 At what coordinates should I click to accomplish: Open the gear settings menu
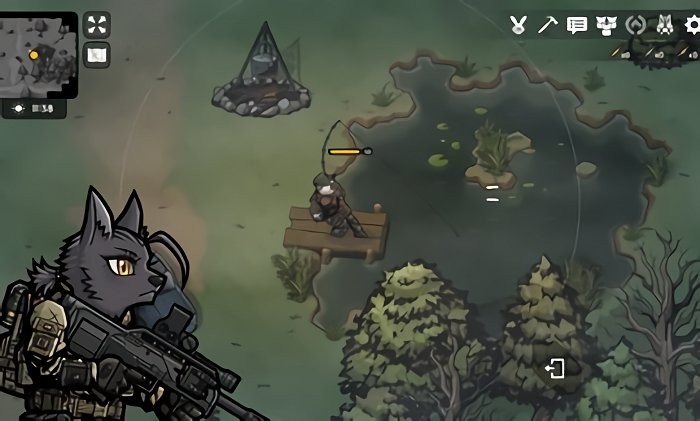[x=690, y=25]
